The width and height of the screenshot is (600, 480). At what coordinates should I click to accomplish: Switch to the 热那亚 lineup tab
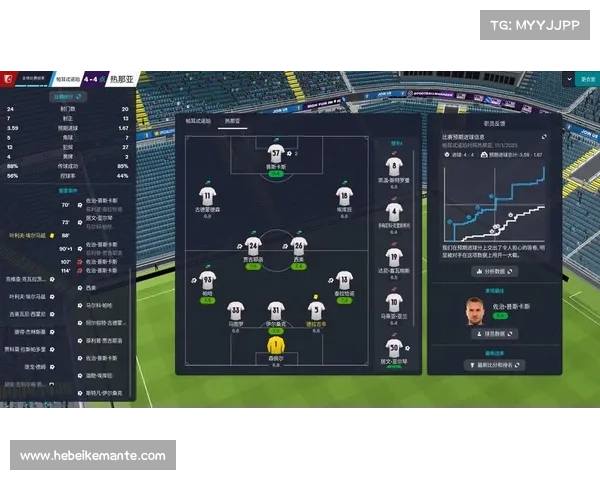click(x=233, y=120)
